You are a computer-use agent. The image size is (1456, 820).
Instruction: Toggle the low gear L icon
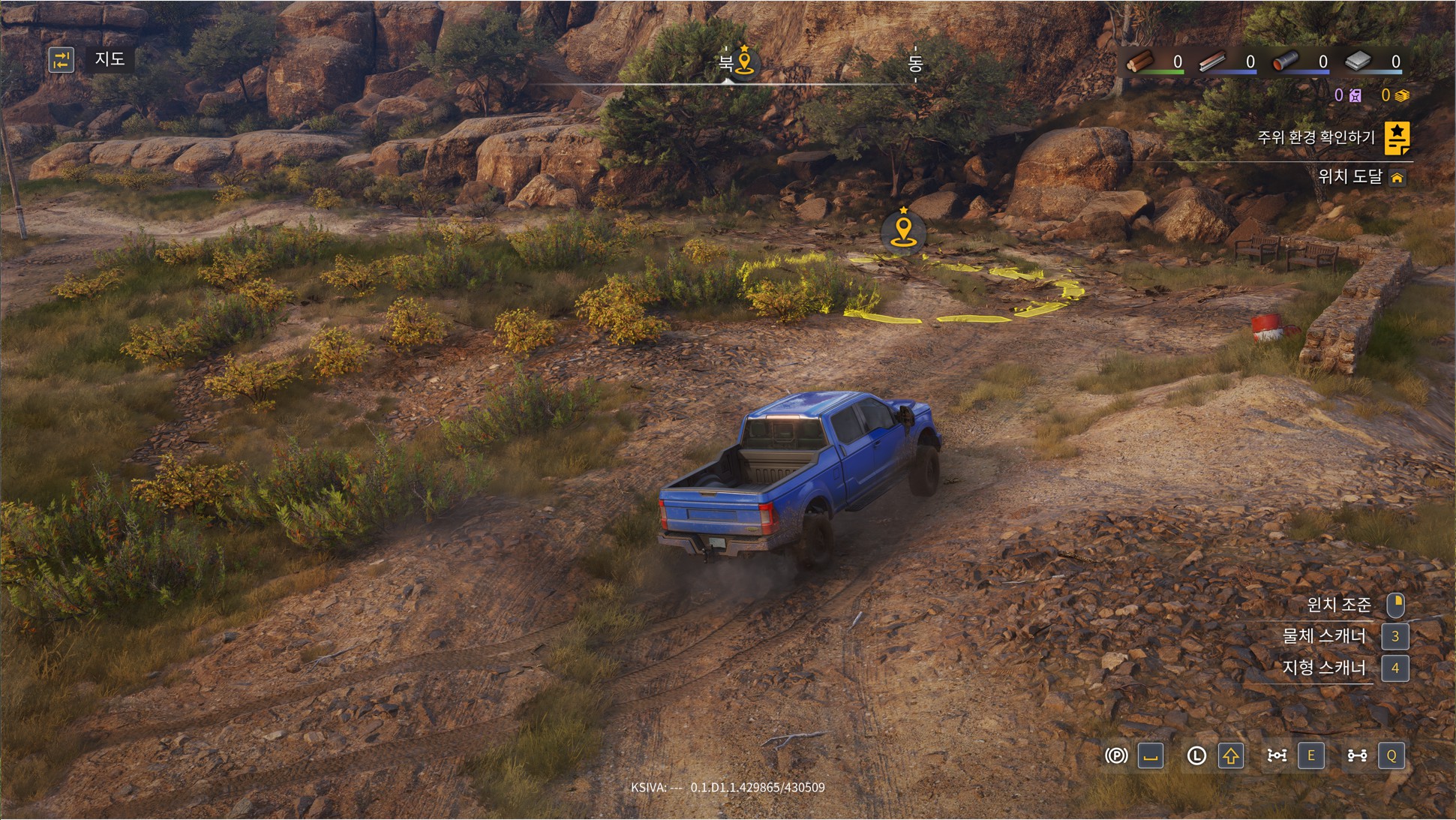click(1196, 755)
